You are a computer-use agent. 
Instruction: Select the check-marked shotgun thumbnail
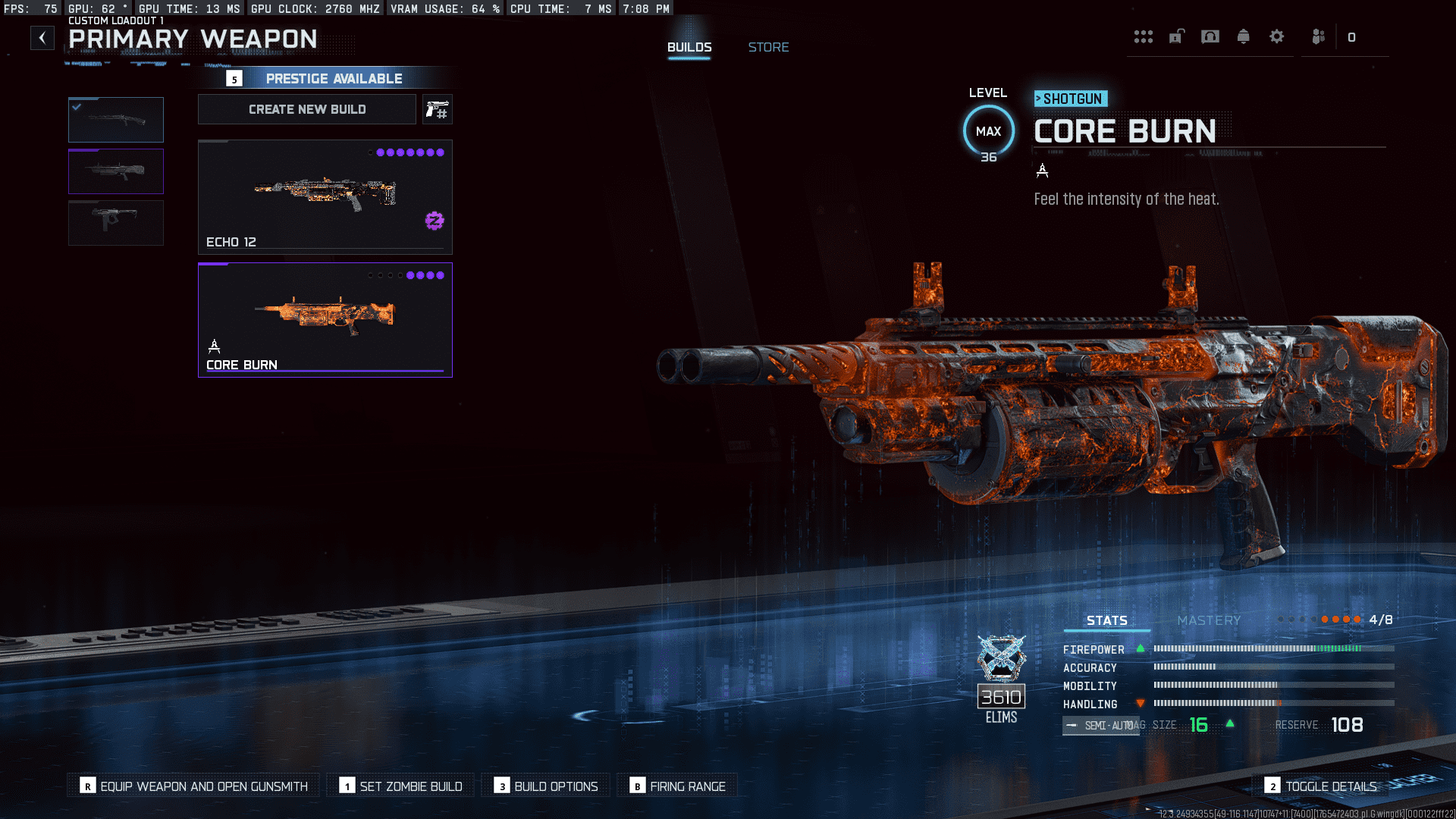(x=116, y=120)
